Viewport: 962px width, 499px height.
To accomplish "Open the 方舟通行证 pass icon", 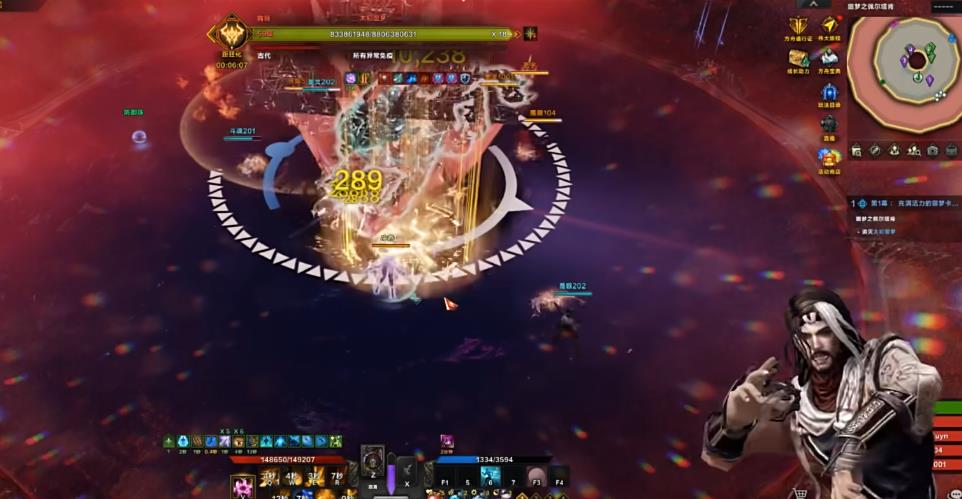I will (798, 28).
